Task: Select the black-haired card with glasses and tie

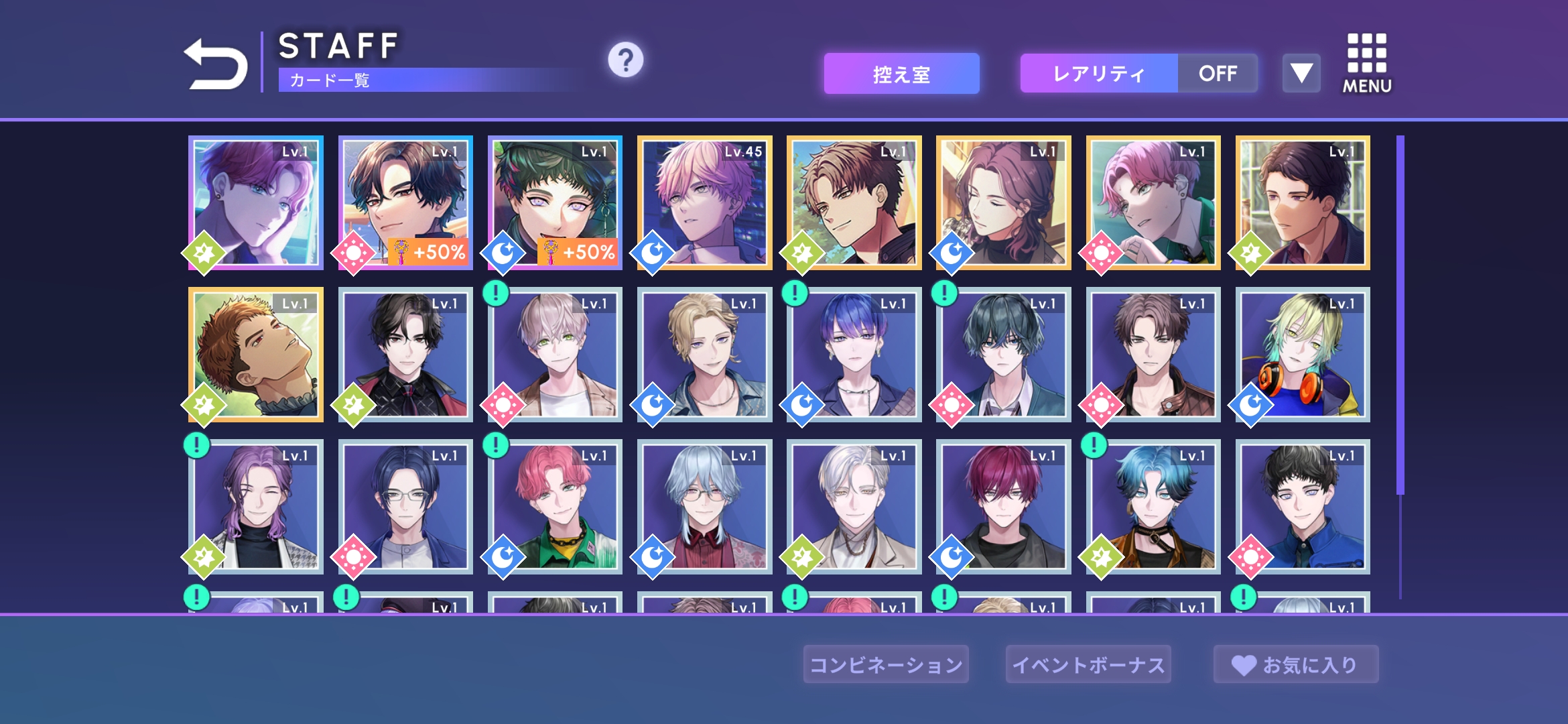Action: click(x=405, y=355)
